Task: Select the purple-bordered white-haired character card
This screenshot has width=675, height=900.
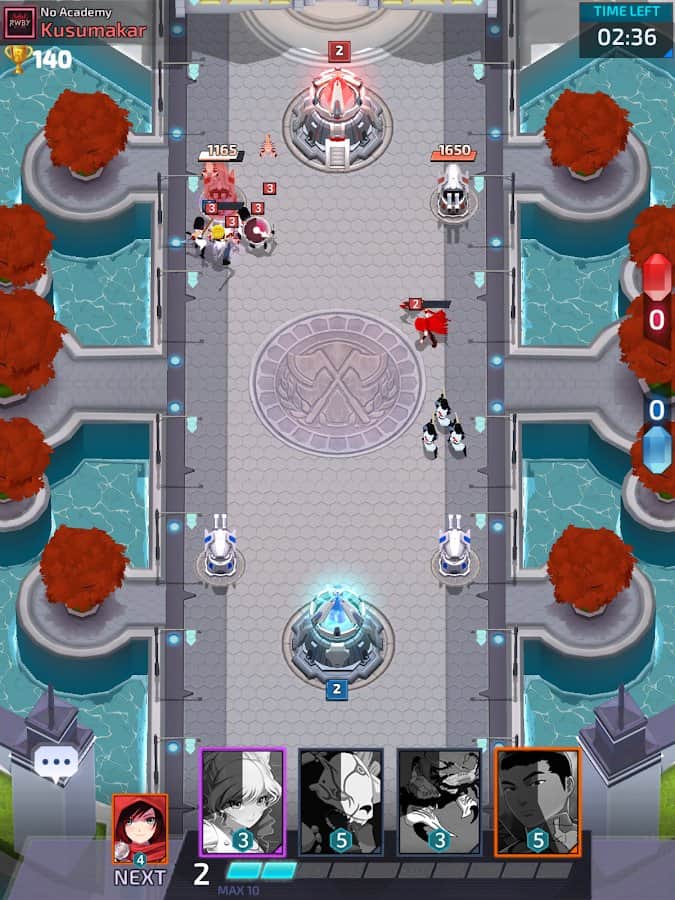Action: pyautogui.click(x=243, y=801)
